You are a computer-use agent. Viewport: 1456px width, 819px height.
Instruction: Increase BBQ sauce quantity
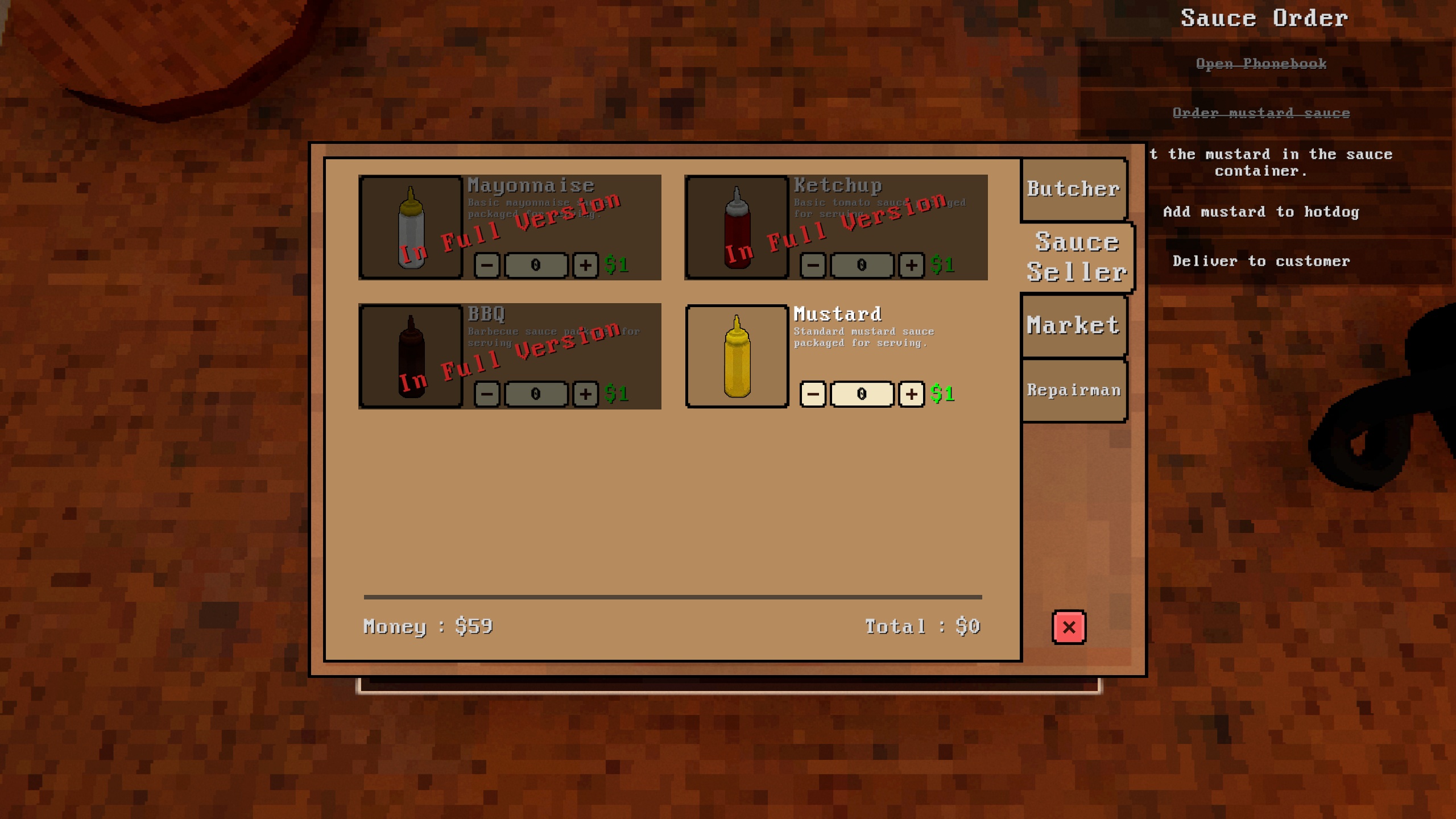pyautogui.click(x=585, y=394)
